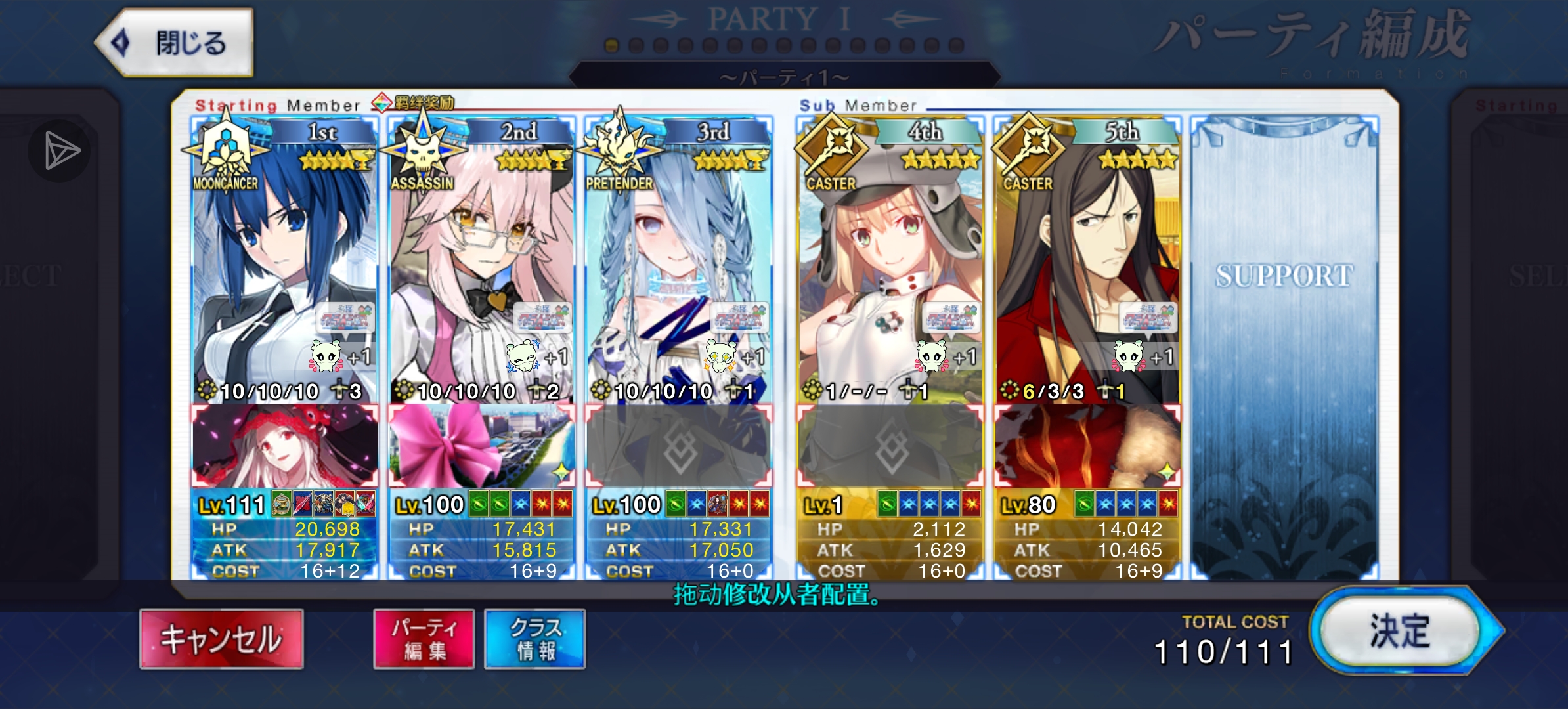Add a craft essence to the Pretender
The image size is (1568, 709).
678,448
